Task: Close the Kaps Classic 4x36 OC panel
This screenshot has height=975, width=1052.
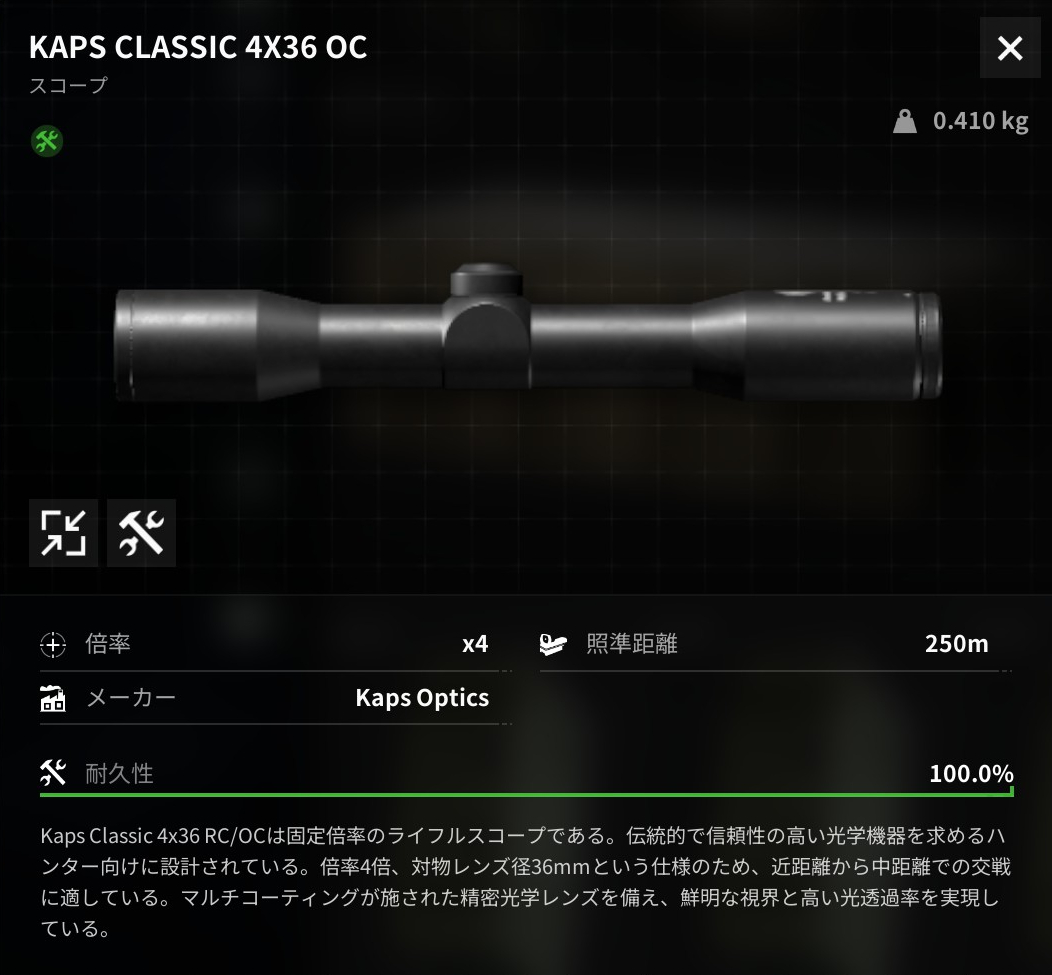Action: 1010,48
